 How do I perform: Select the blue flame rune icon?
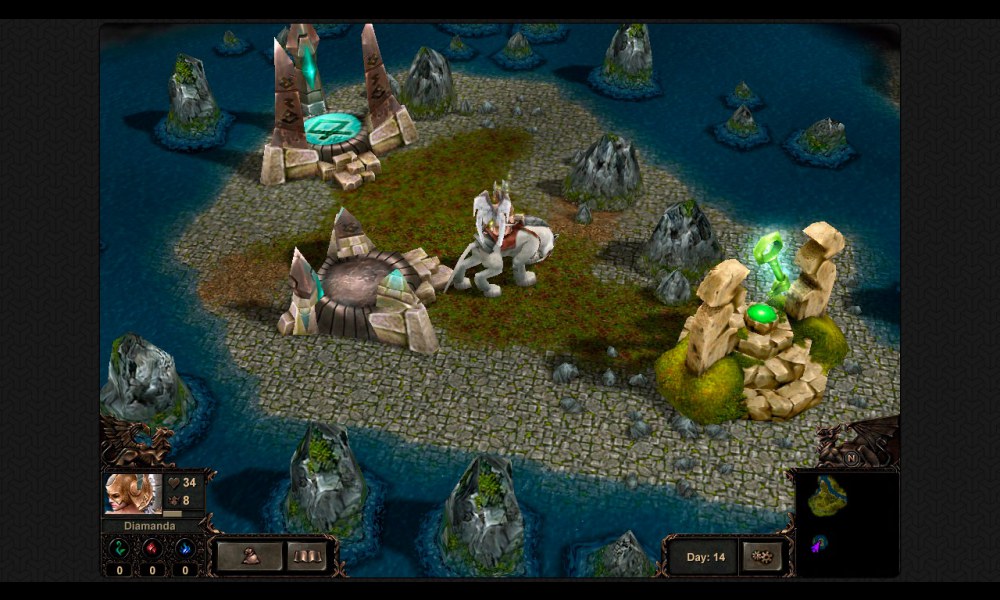[185, 548]
